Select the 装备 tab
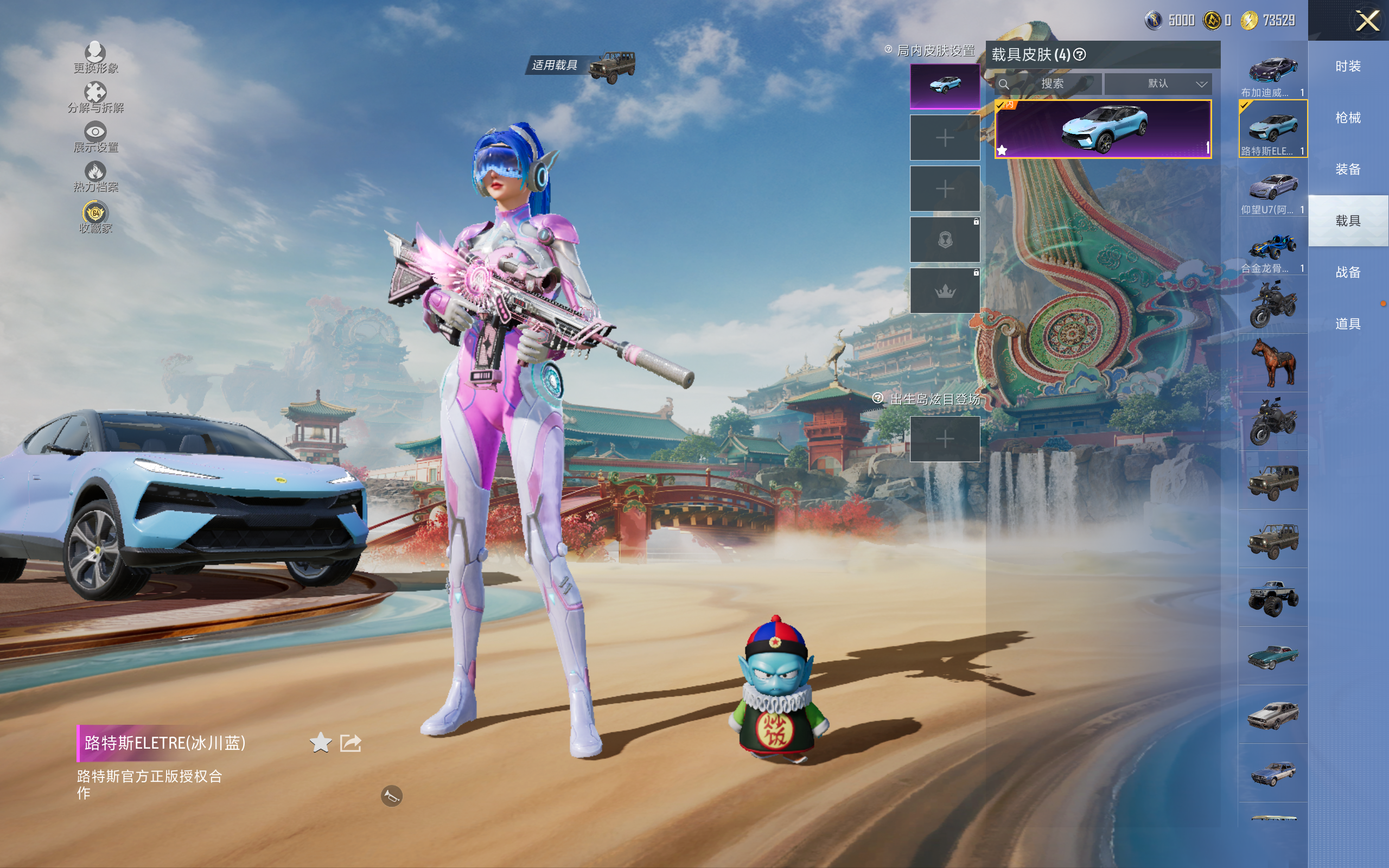 (1348, 169)
